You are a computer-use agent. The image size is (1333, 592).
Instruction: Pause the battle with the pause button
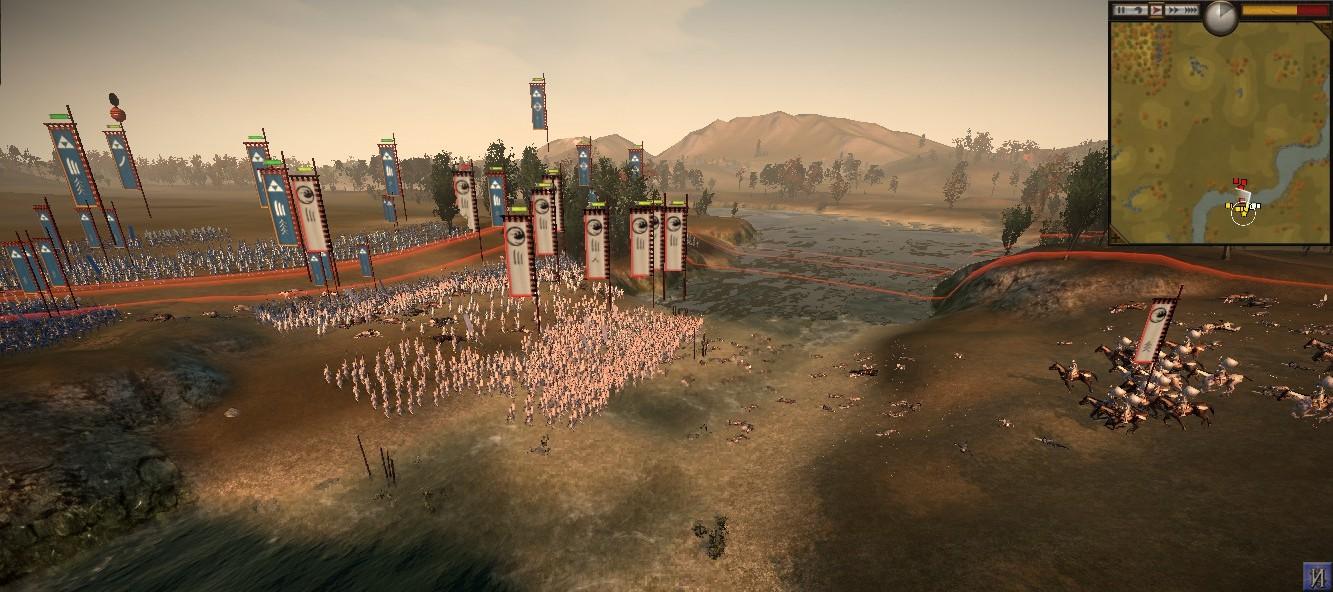(1121, 10)
